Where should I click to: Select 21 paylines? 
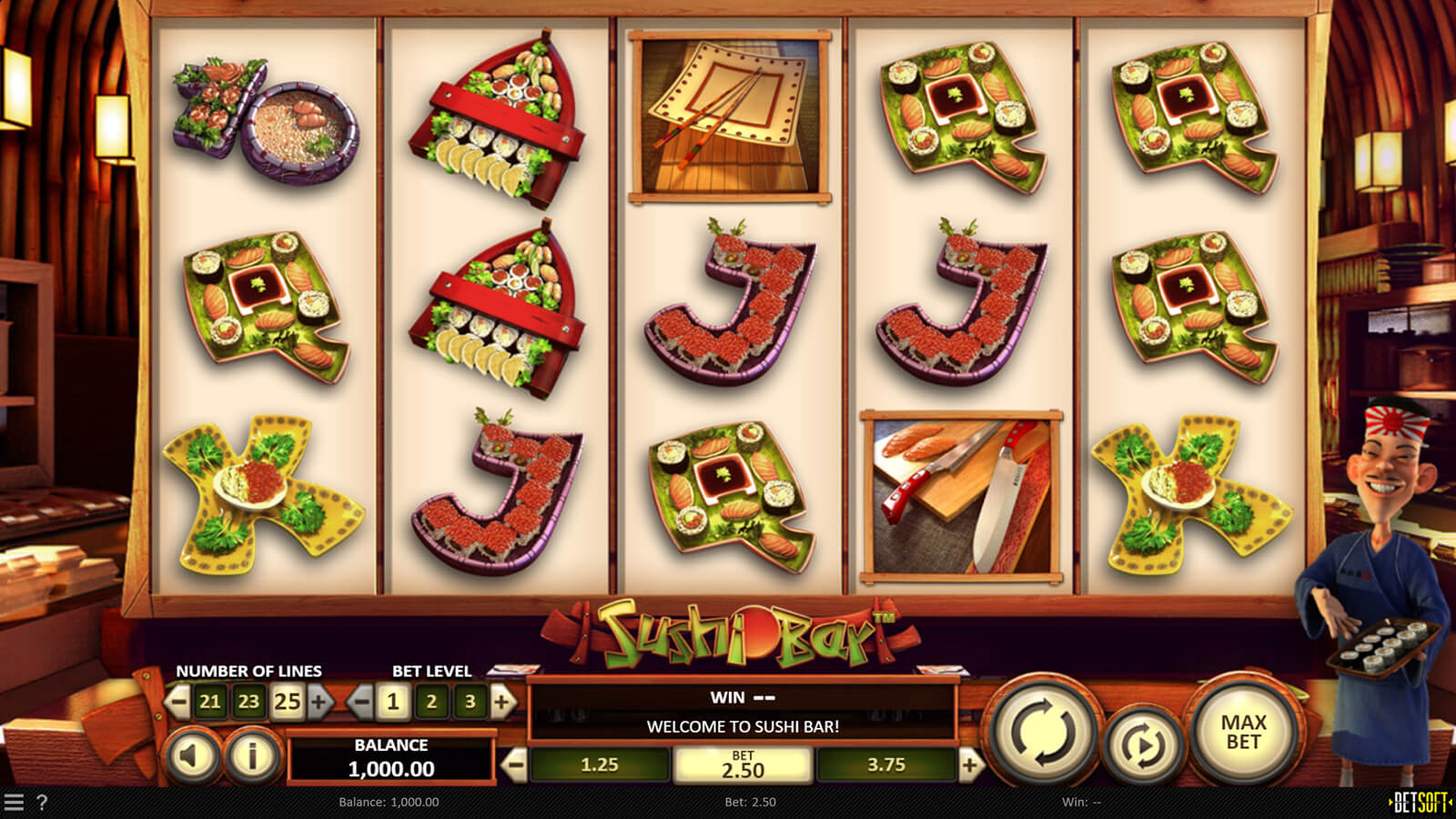point(210,702)
